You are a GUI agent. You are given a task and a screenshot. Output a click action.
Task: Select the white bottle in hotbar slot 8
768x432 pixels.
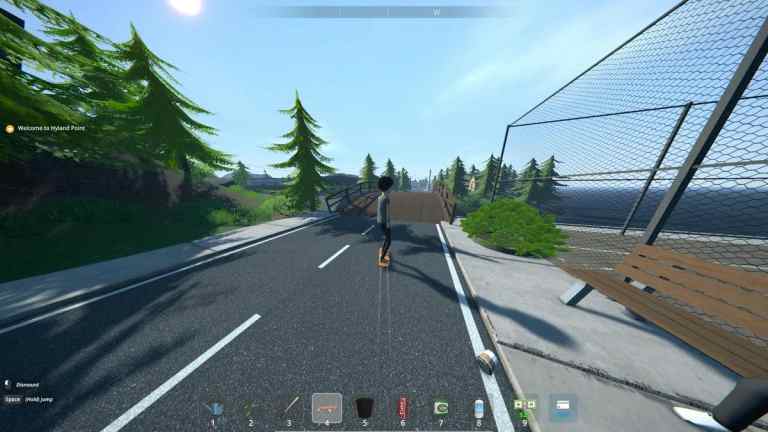(x=478, y=408)
